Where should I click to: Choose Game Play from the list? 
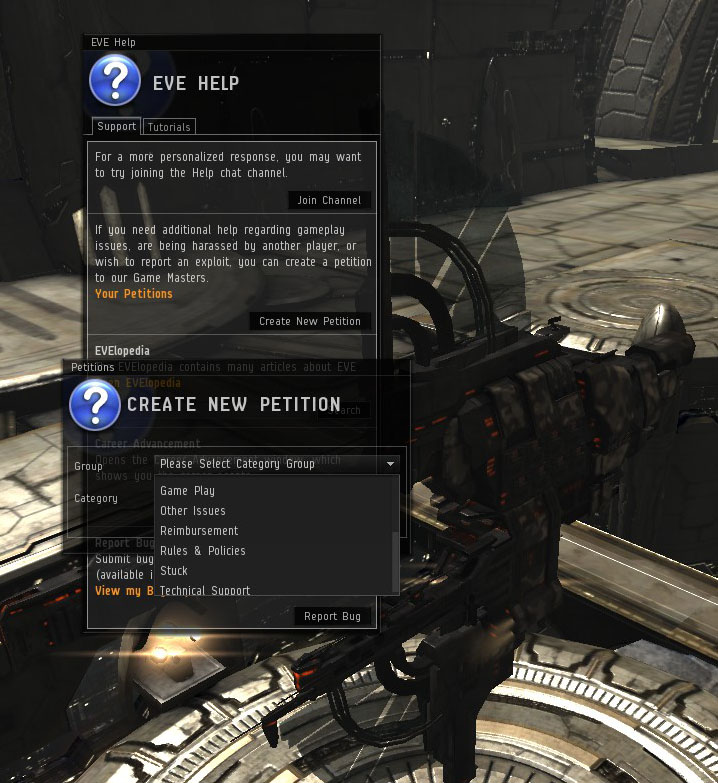[x=188, y=491]
